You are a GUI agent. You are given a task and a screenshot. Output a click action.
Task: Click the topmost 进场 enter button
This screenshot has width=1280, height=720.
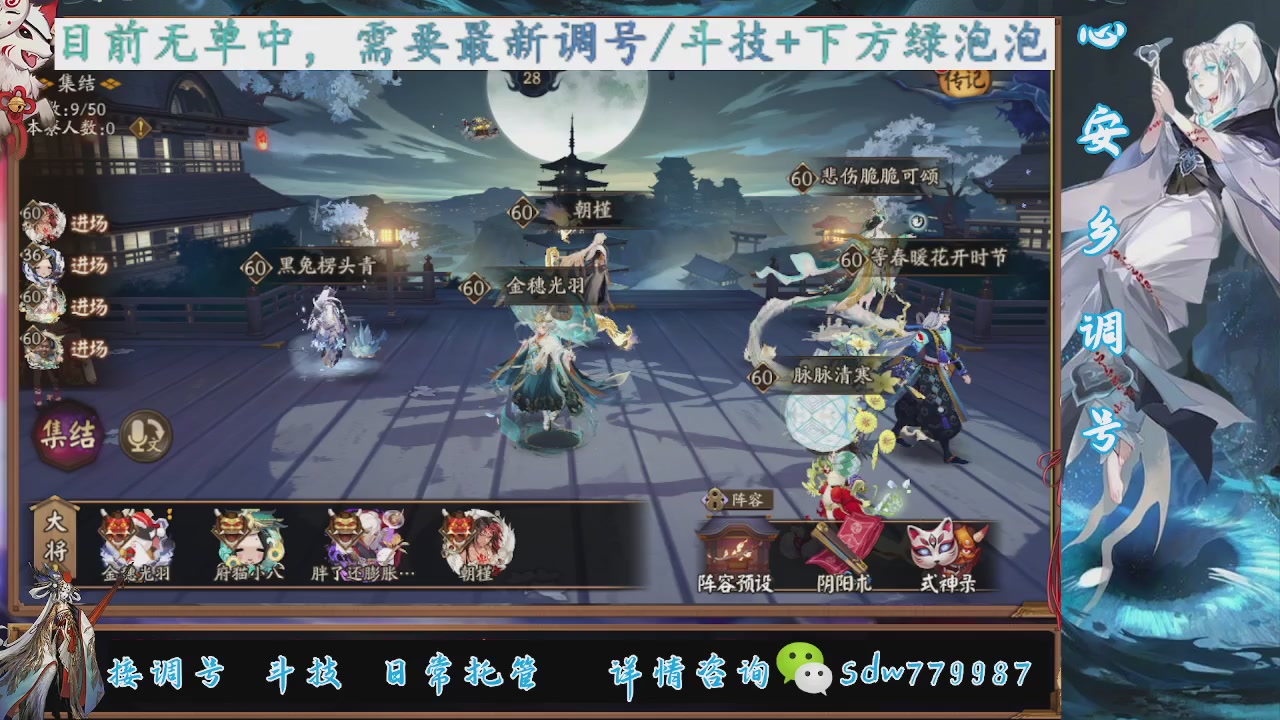pyautogui.click(x=90, y=222)
